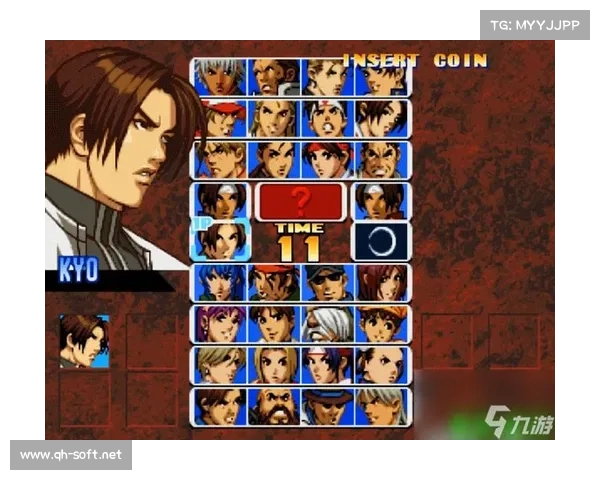Pick white-bearded Chin Gentsai
This screenshot has height=480, width=600.
pos(327,324)
